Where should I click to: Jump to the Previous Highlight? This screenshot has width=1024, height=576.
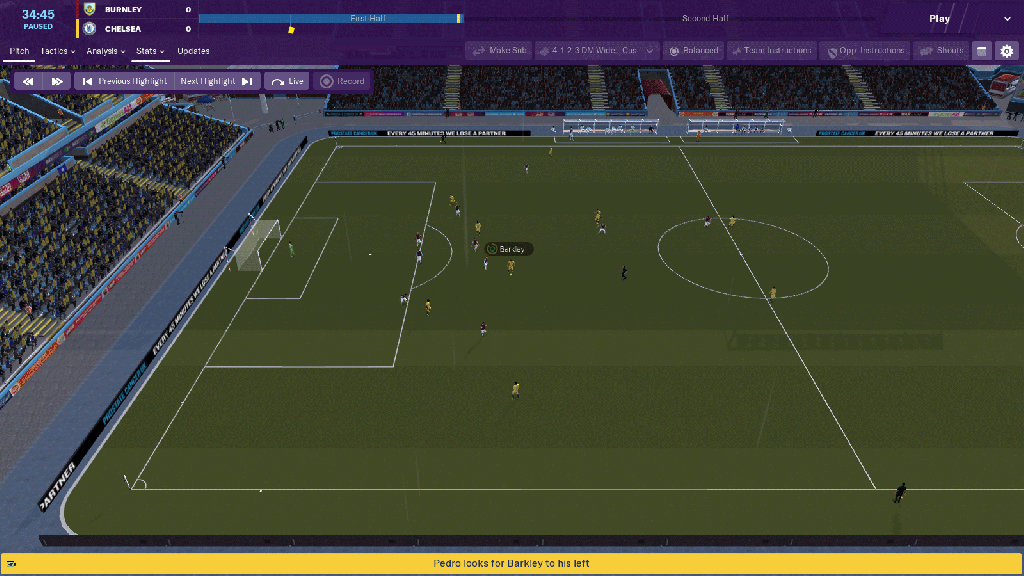point(125,81)
